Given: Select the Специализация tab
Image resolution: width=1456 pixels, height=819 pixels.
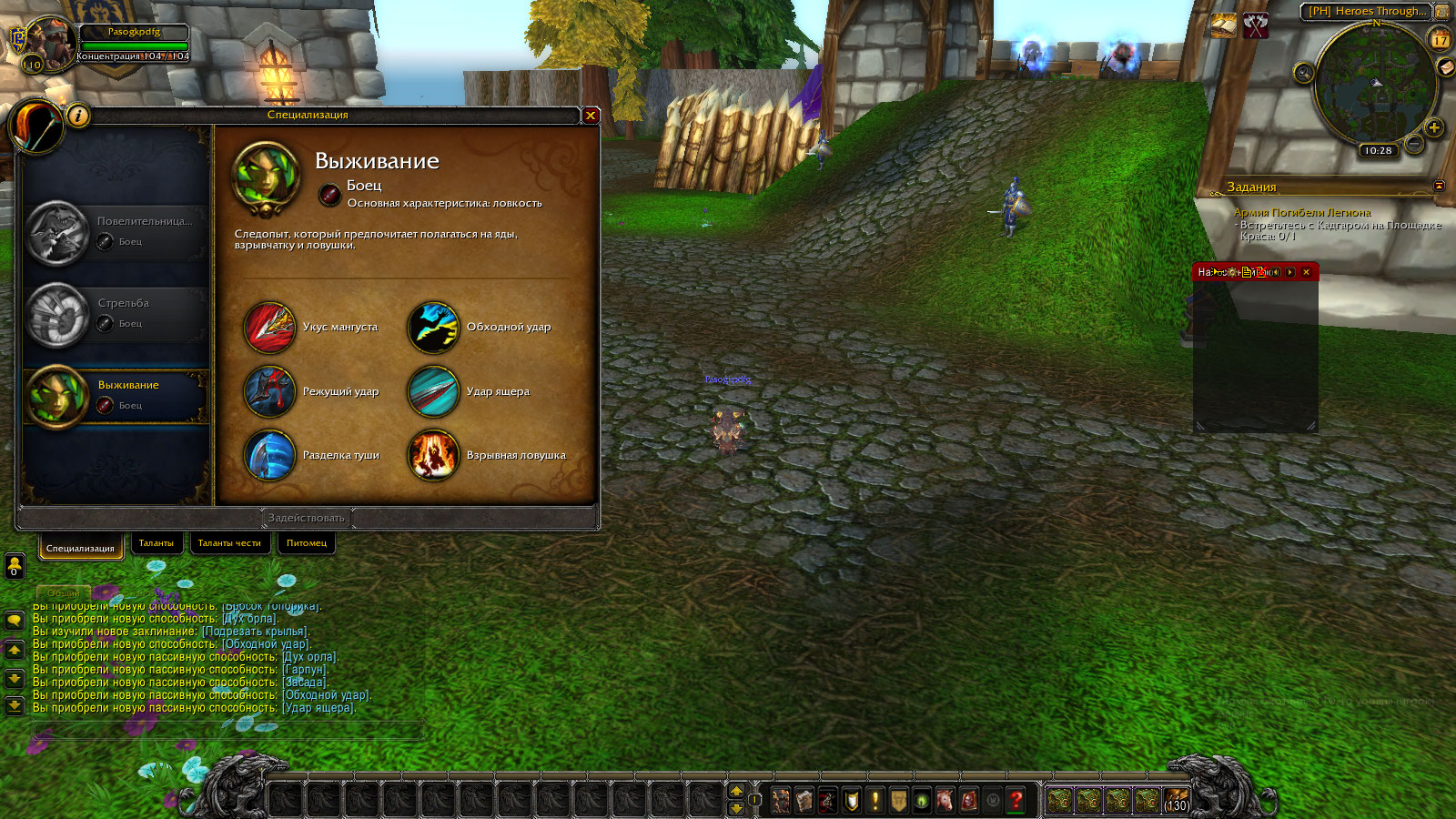Looking at the screenshot, I should (x=80, y=548).
